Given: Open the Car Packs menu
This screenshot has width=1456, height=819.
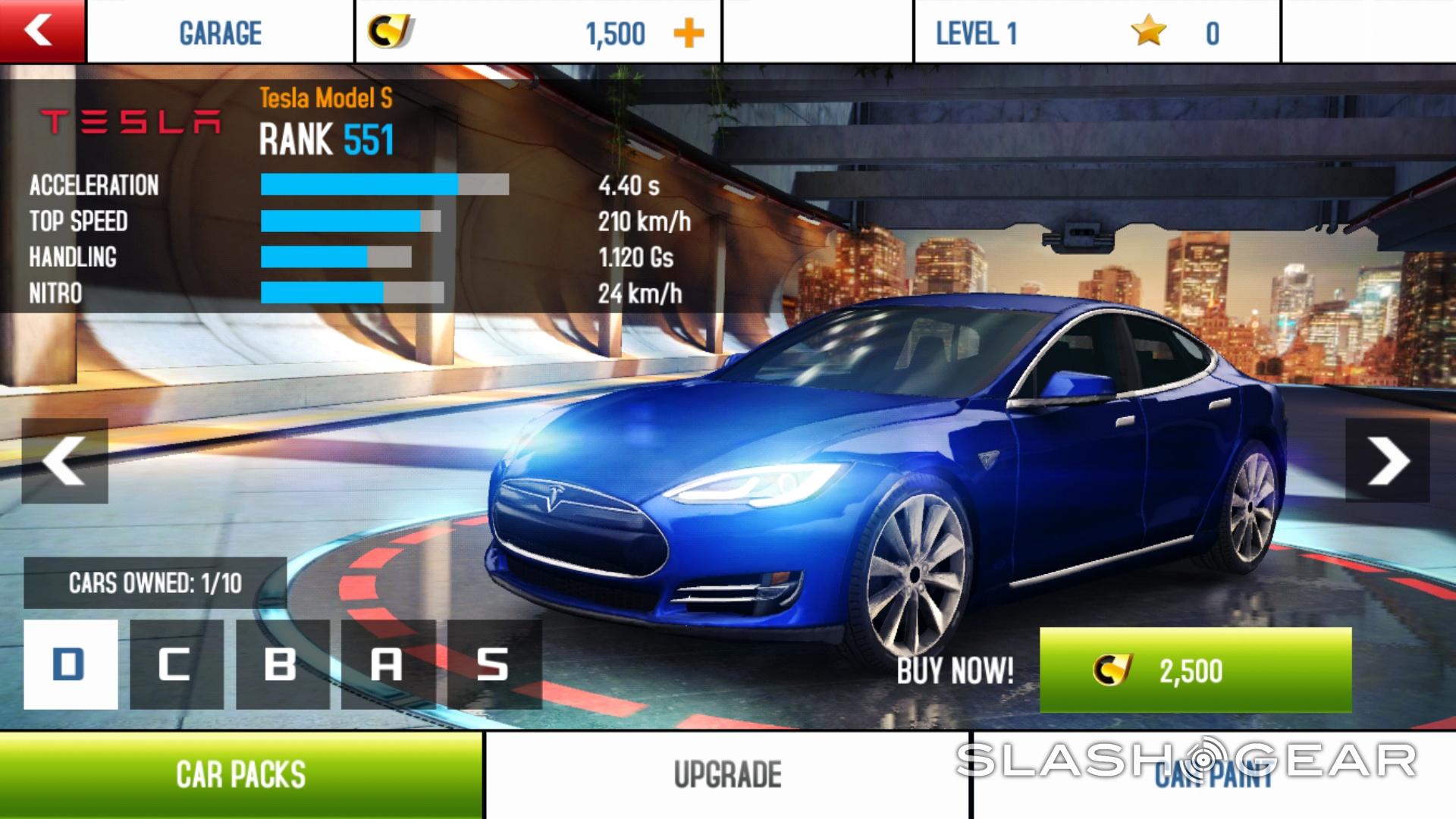Looking at the screenshot, I should coord(240,775).
